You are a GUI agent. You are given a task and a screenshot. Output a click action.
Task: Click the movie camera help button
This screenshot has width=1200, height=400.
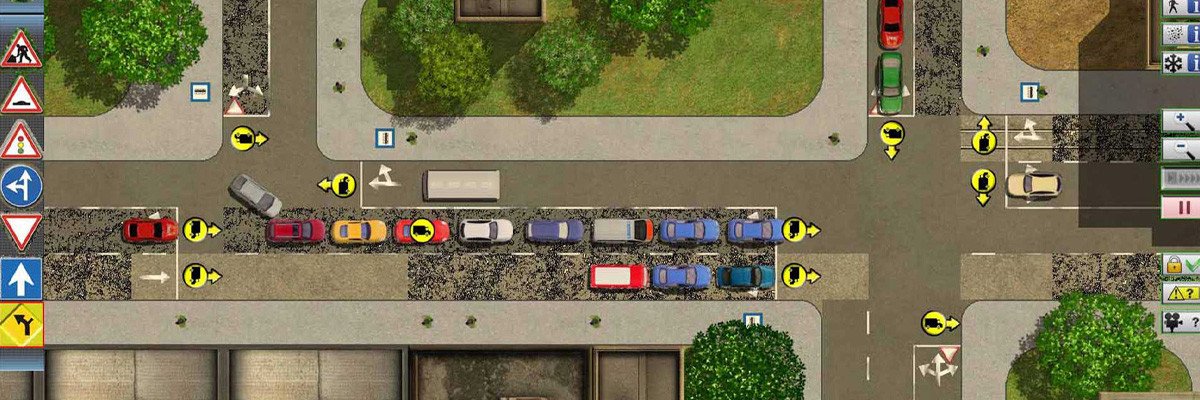1180,322
